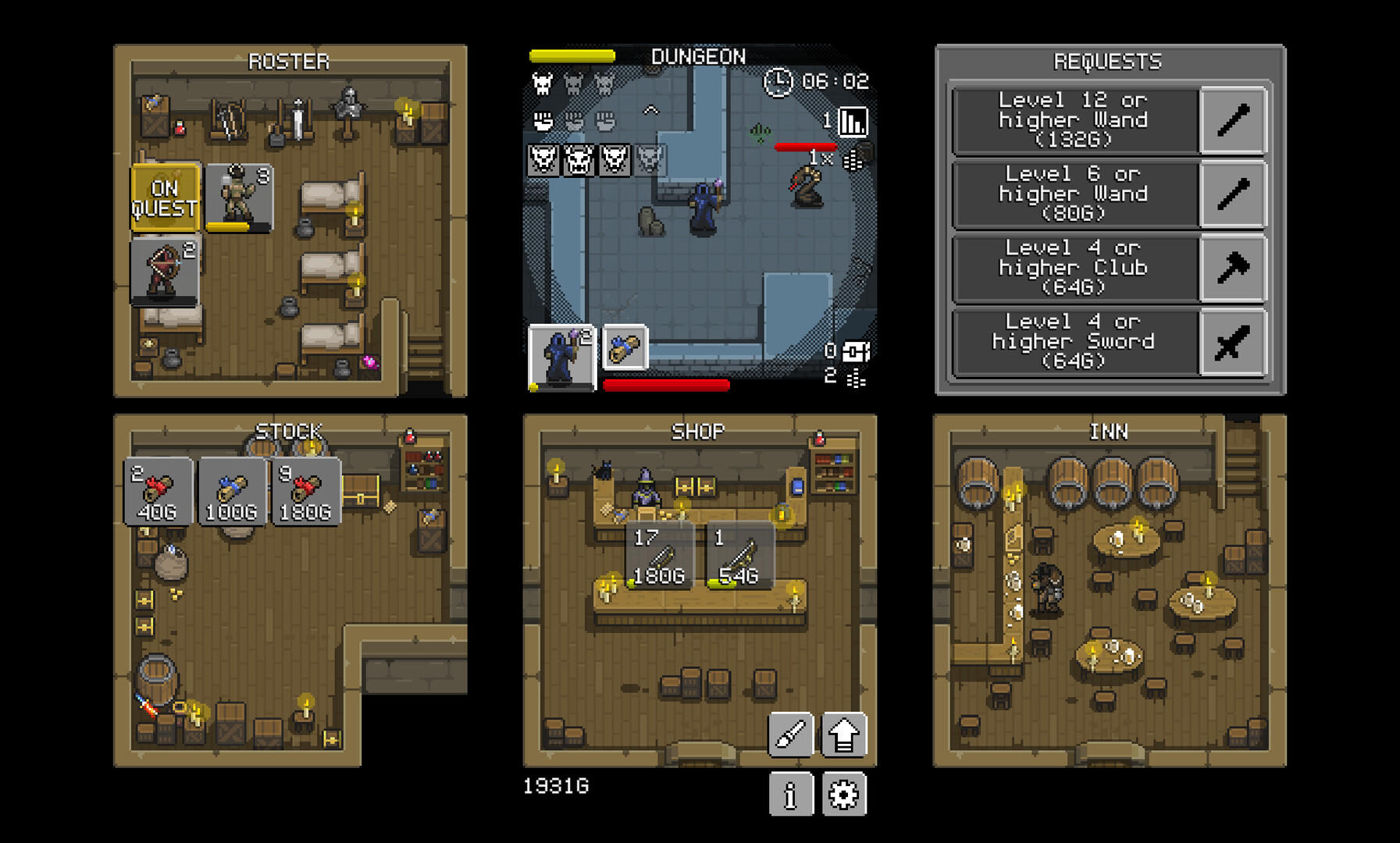Toggle the highlighted ON QUEST adventurer slot
Viewport: 1400px width, 843px height.
coord(165,196)
